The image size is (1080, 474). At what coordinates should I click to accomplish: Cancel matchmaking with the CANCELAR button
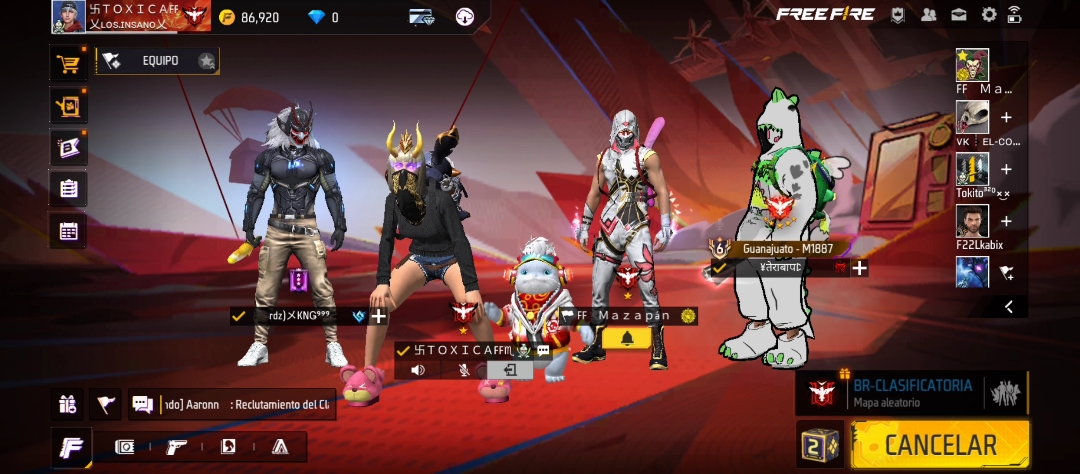point(939,445)
